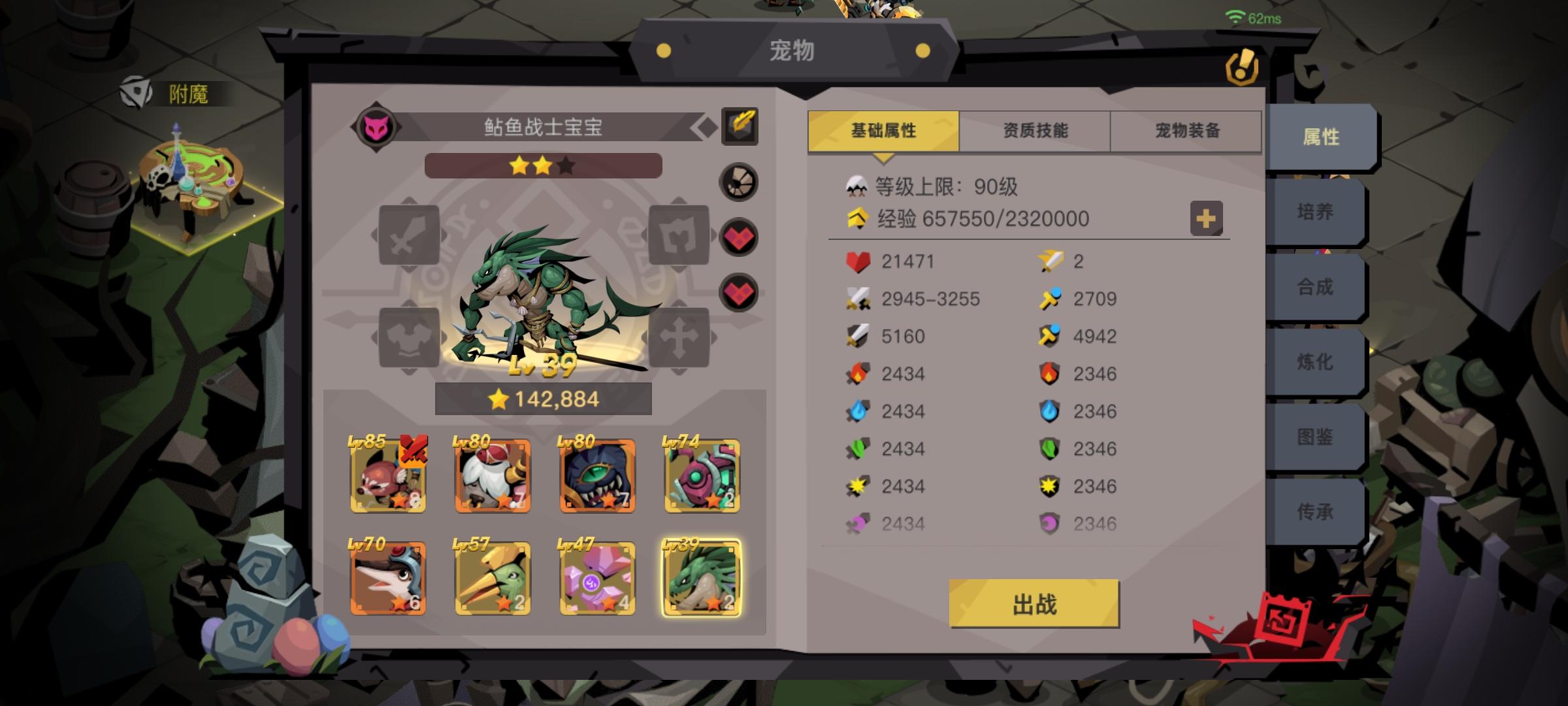Select the Lv39 green lizard pet thumbnail
The height and width of the screenshot is (706, 1568).
[x=702, y=578]
